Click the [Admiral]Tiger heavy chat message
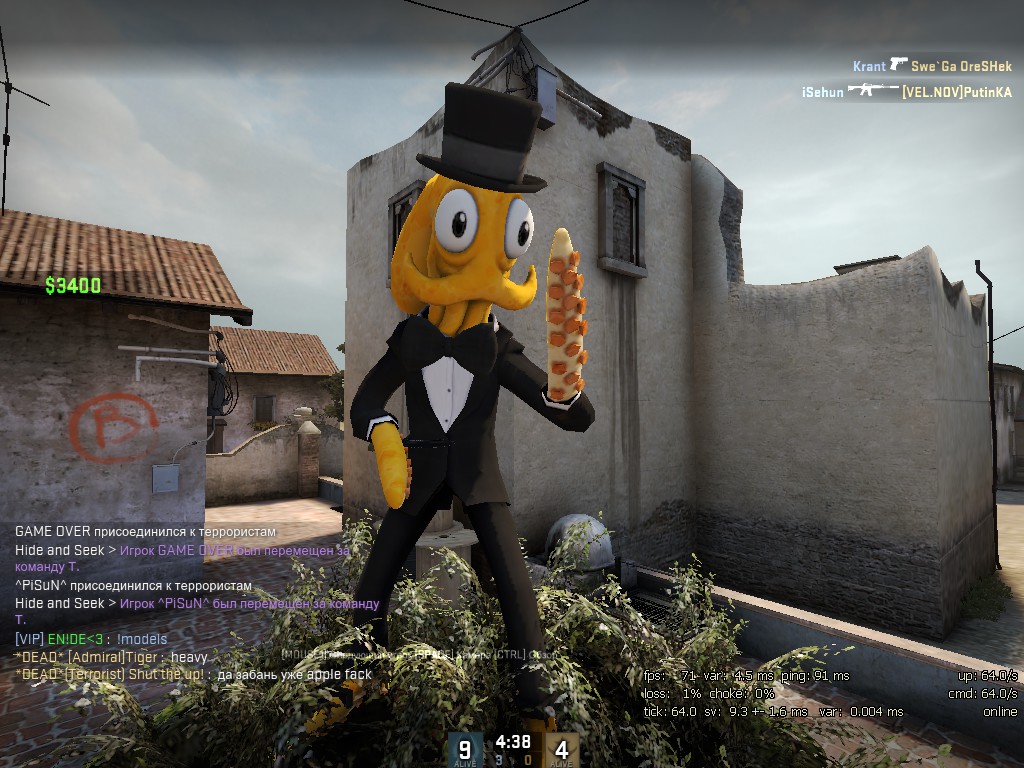 click(x=111, y=657)
